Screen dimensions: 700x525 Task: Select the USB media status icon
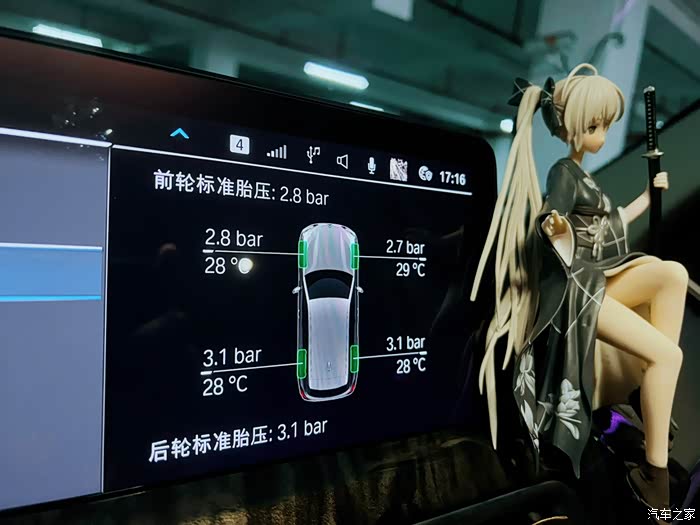coord(313,154)
